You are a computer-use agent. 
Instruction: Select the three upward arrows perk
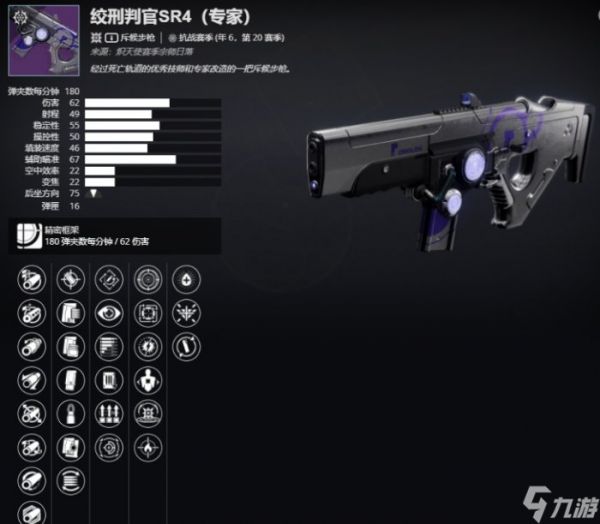(107, 412)
